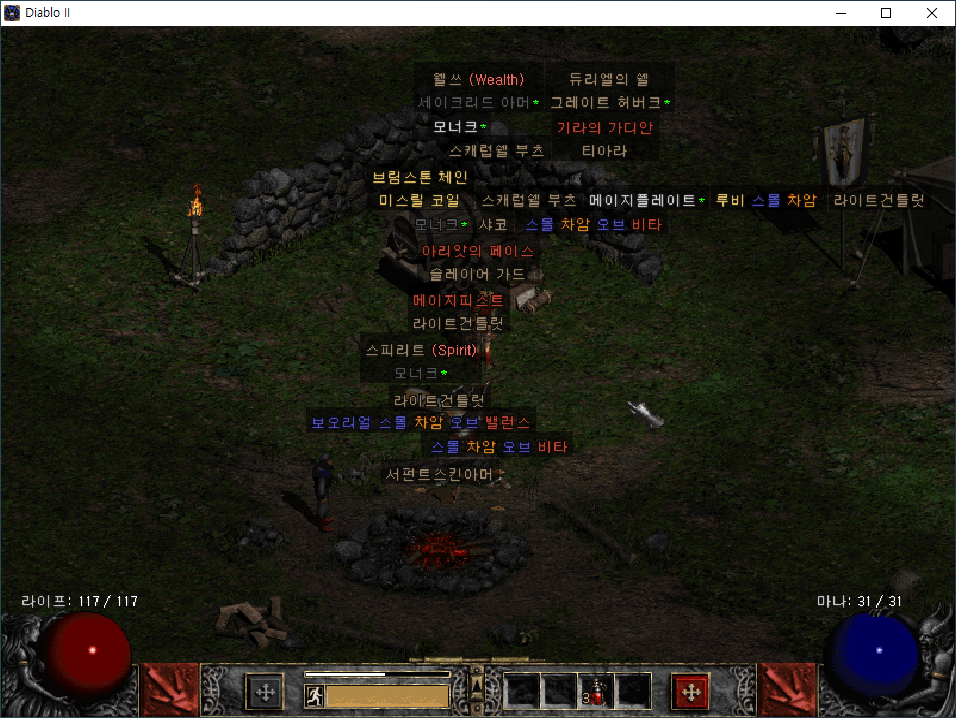Click the 아리앗의 페이스 item label
Image resolution: width=956 pixels, height=718 pixels.
(478, 250)
